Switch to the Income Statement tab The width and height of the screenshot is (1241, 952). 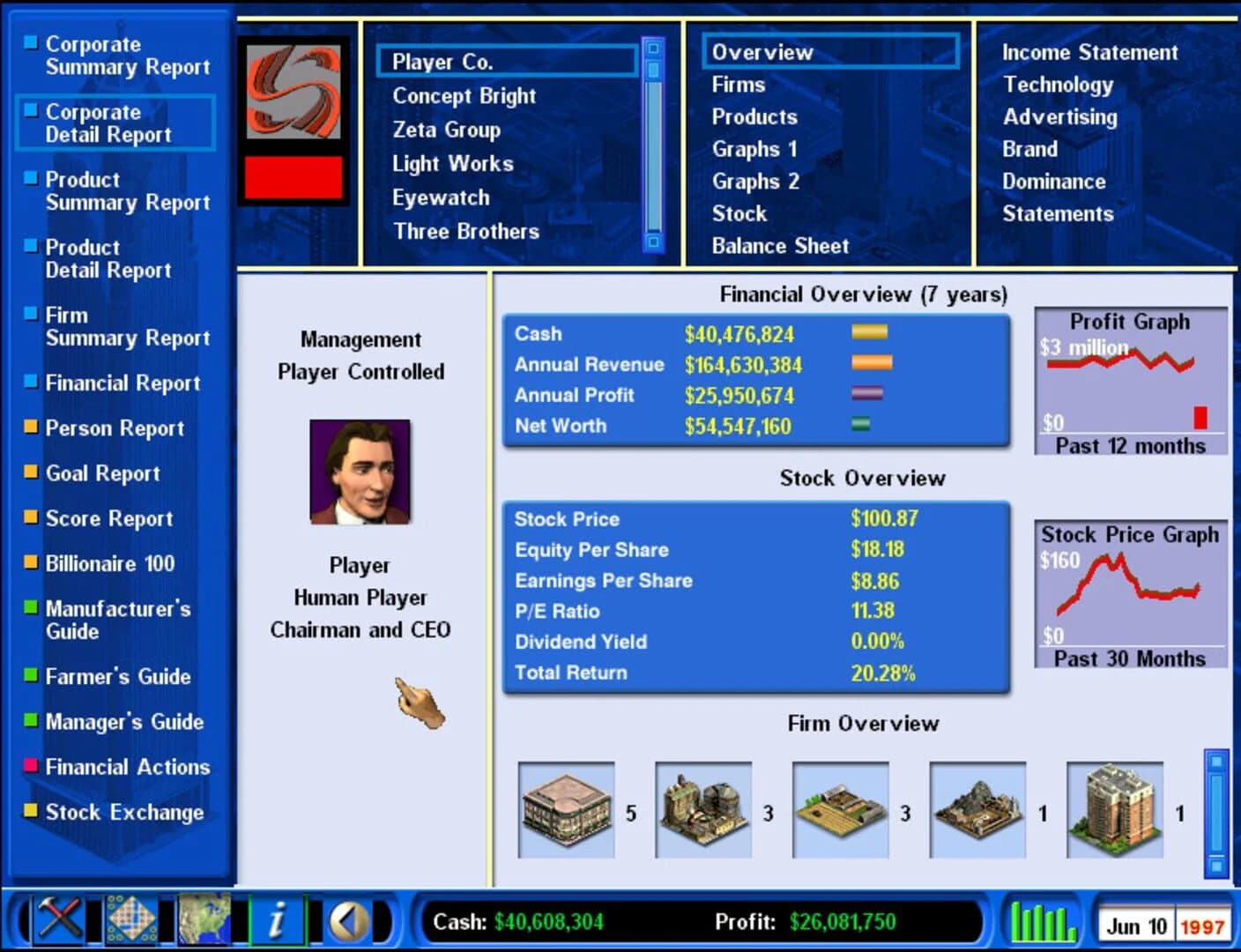tap(1090, 52)
